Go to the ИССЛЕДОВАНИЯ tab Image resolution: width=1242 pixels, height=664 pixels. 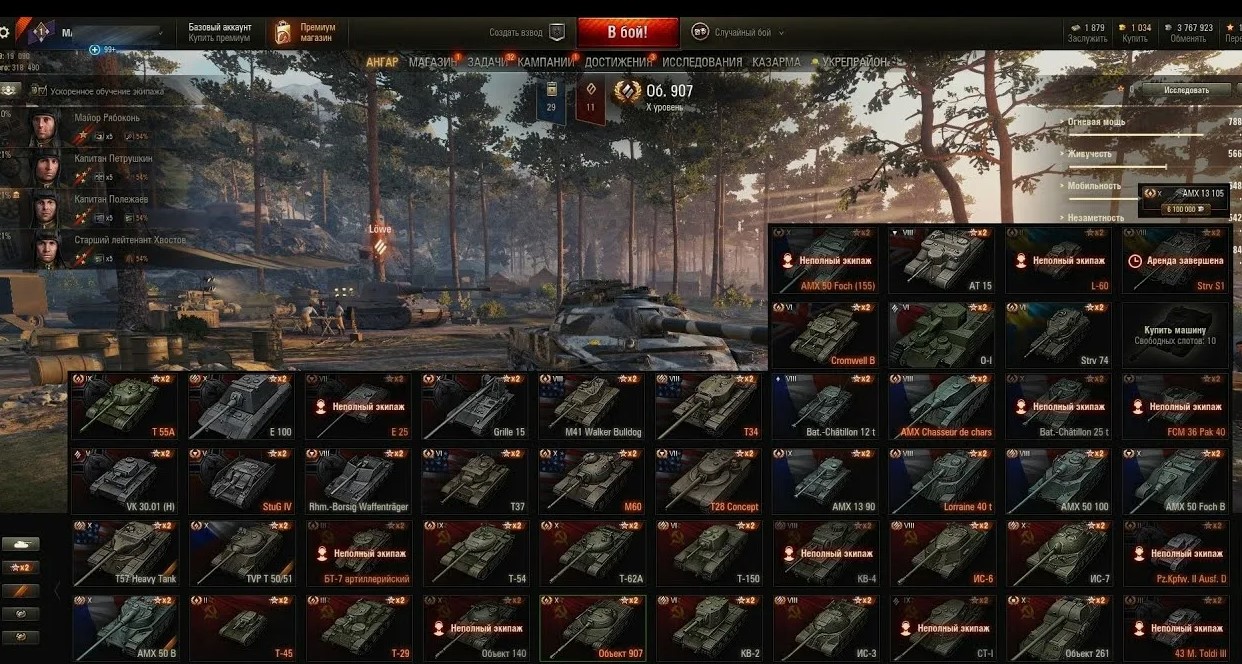point(702,62)
